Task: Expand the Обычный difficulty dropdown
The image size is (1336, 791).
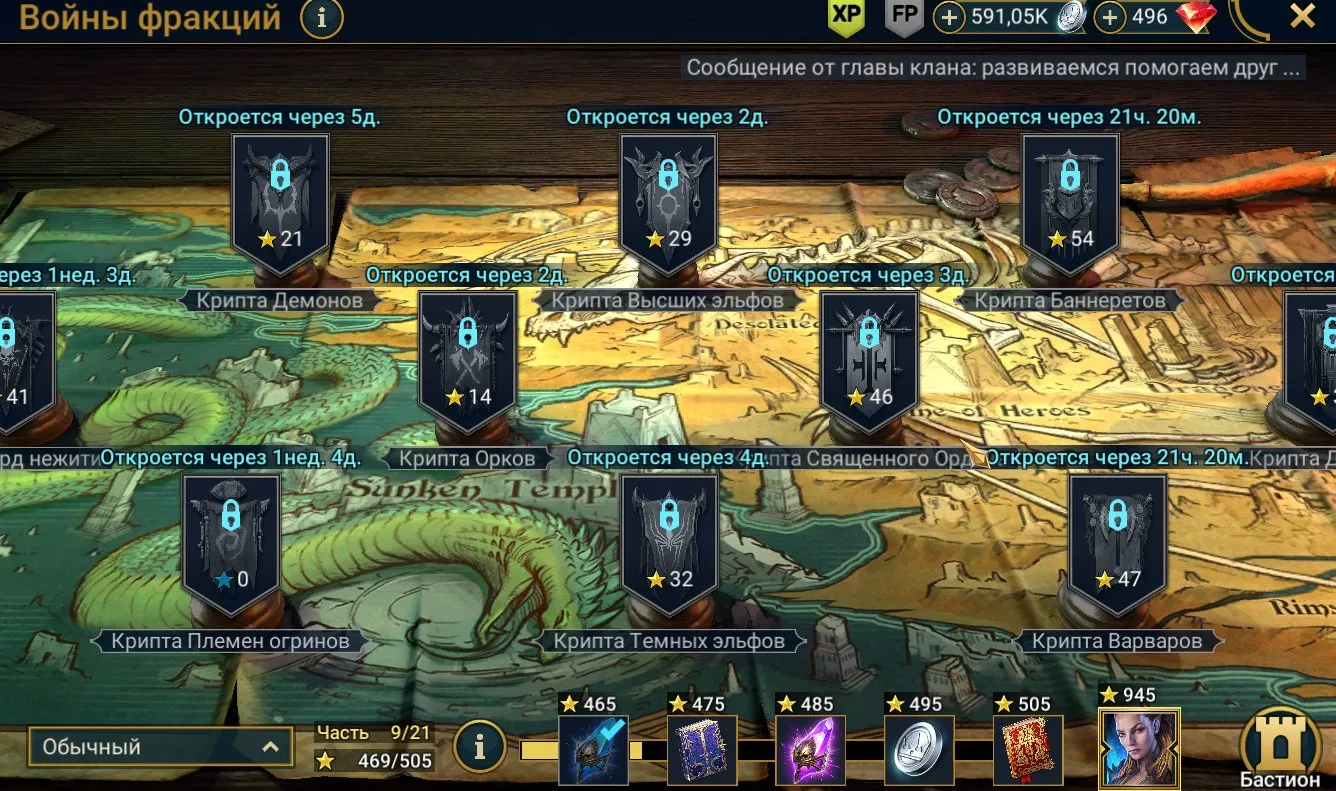Action: (x=161, y=747)
